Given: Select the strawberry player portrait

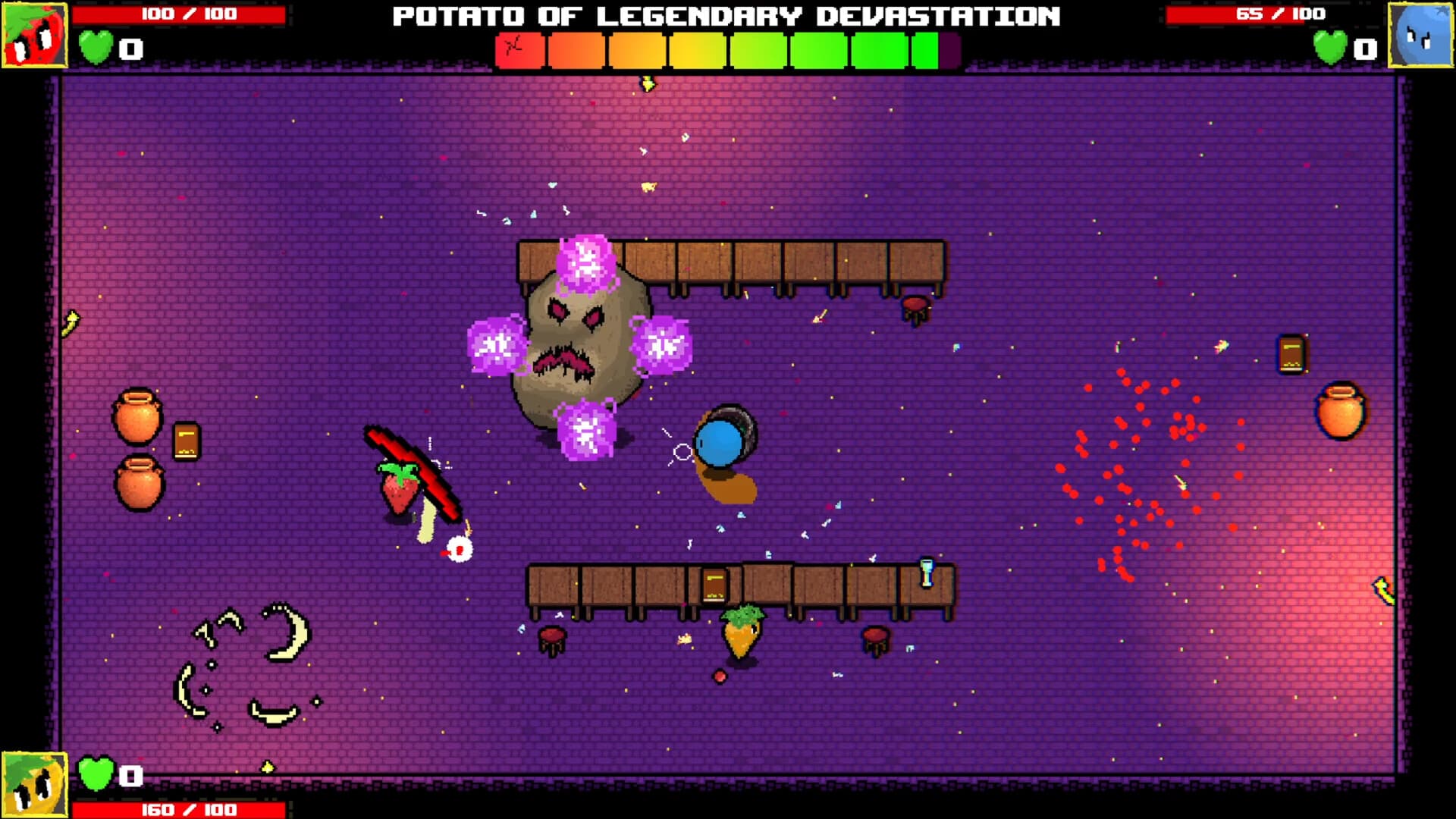Looking at the screenshot, I should point(34,35).
